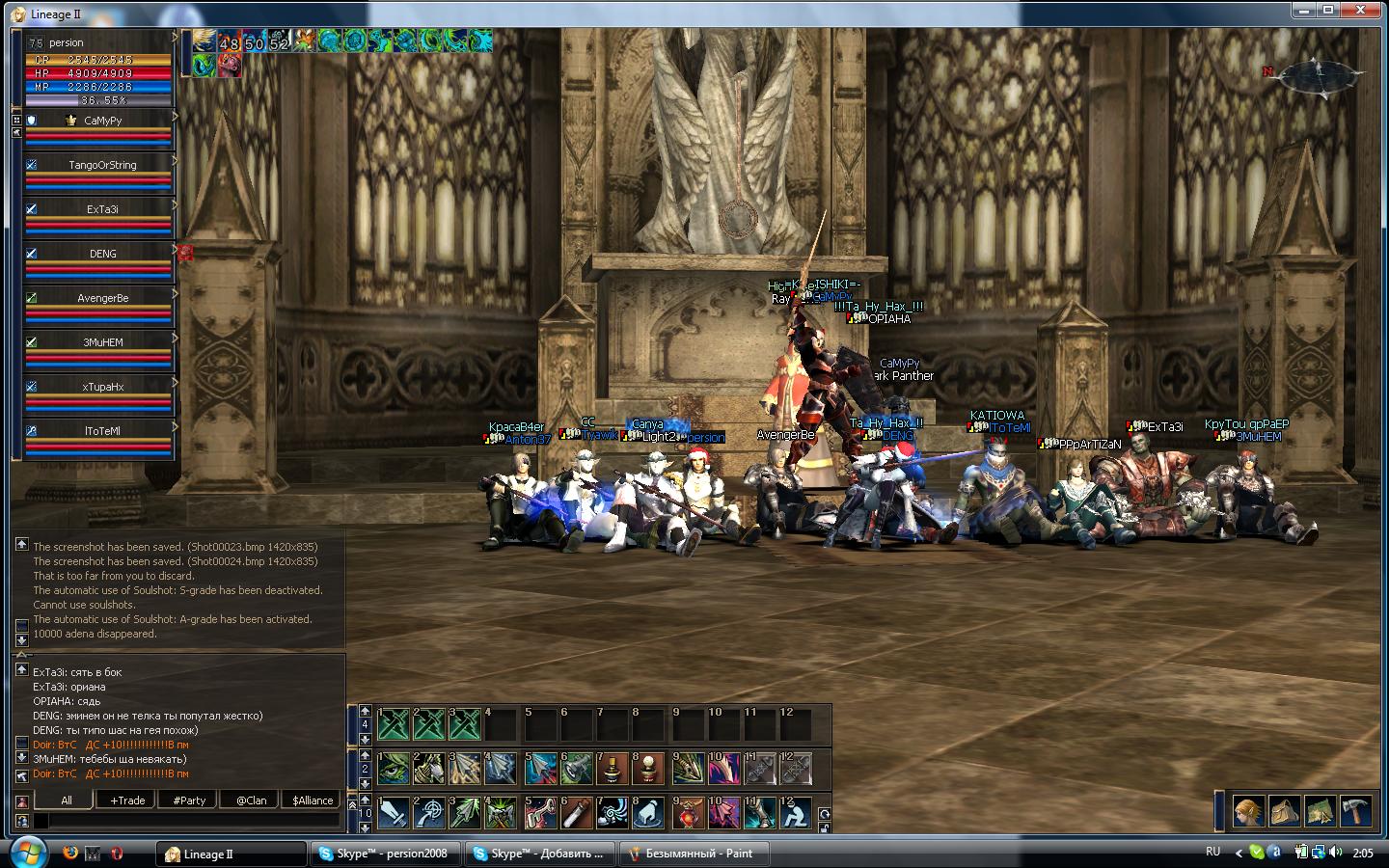Image resolution: width=1389 pixels, height=868 pixels.
Task: Target party member DENG in party list
Action: point(102,255)
